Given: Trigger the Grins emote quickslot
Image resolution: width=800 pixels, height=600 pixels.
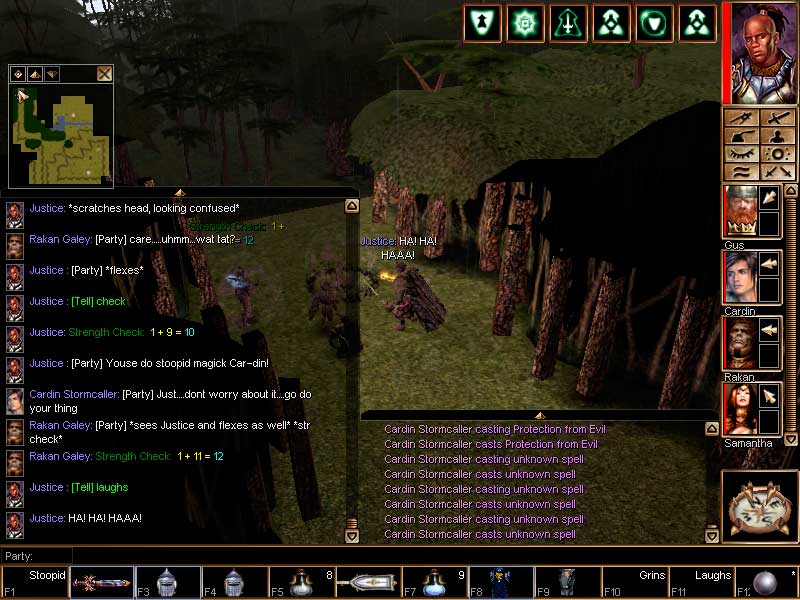Looking at the screenshot, I should point(634,582).
